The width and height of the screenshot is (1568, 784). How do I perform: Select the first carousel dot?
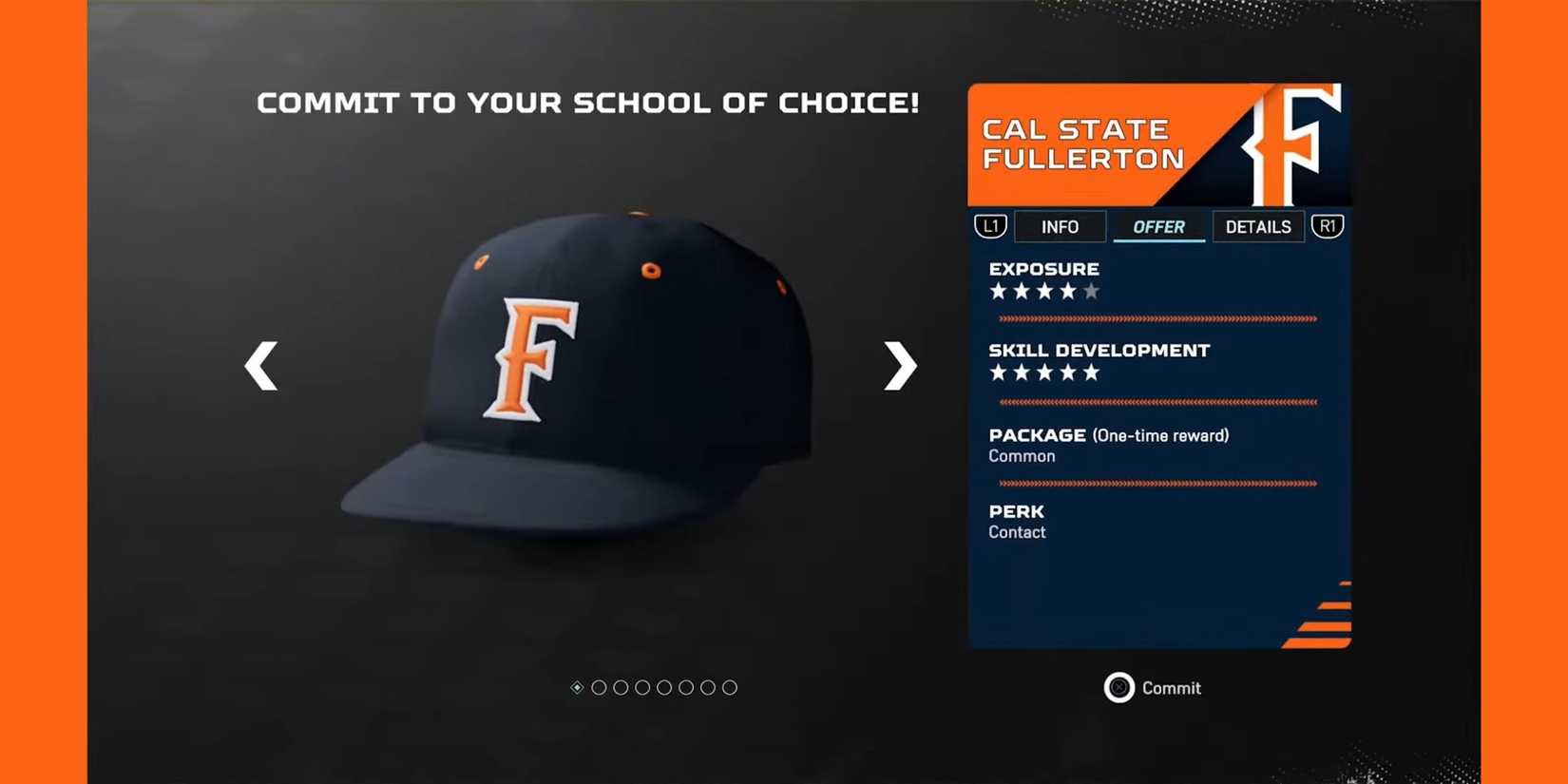click(x=578, y=687)
